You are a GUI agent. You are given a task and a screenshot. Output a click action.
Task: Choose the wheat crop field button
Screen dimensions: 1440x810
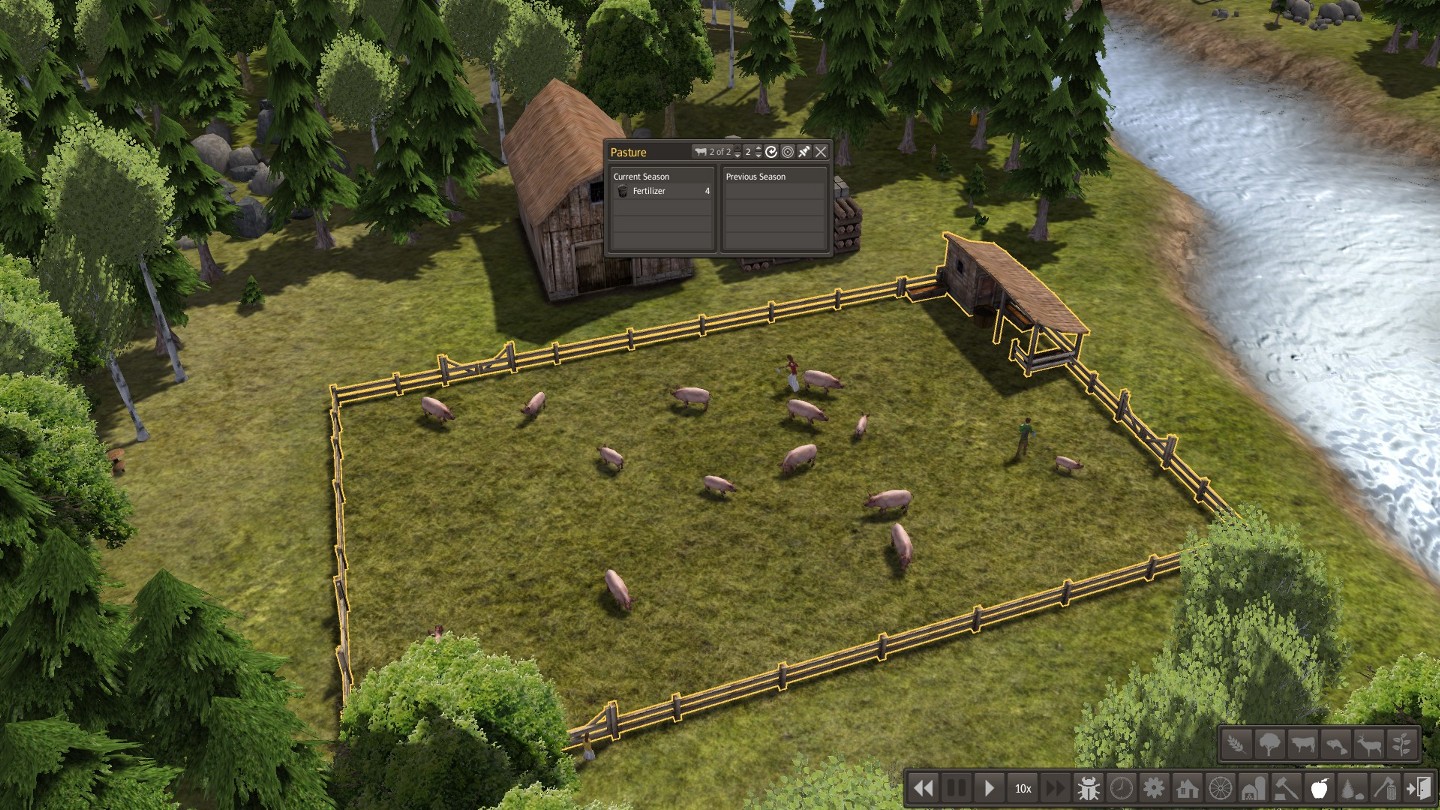[1237, 744]
